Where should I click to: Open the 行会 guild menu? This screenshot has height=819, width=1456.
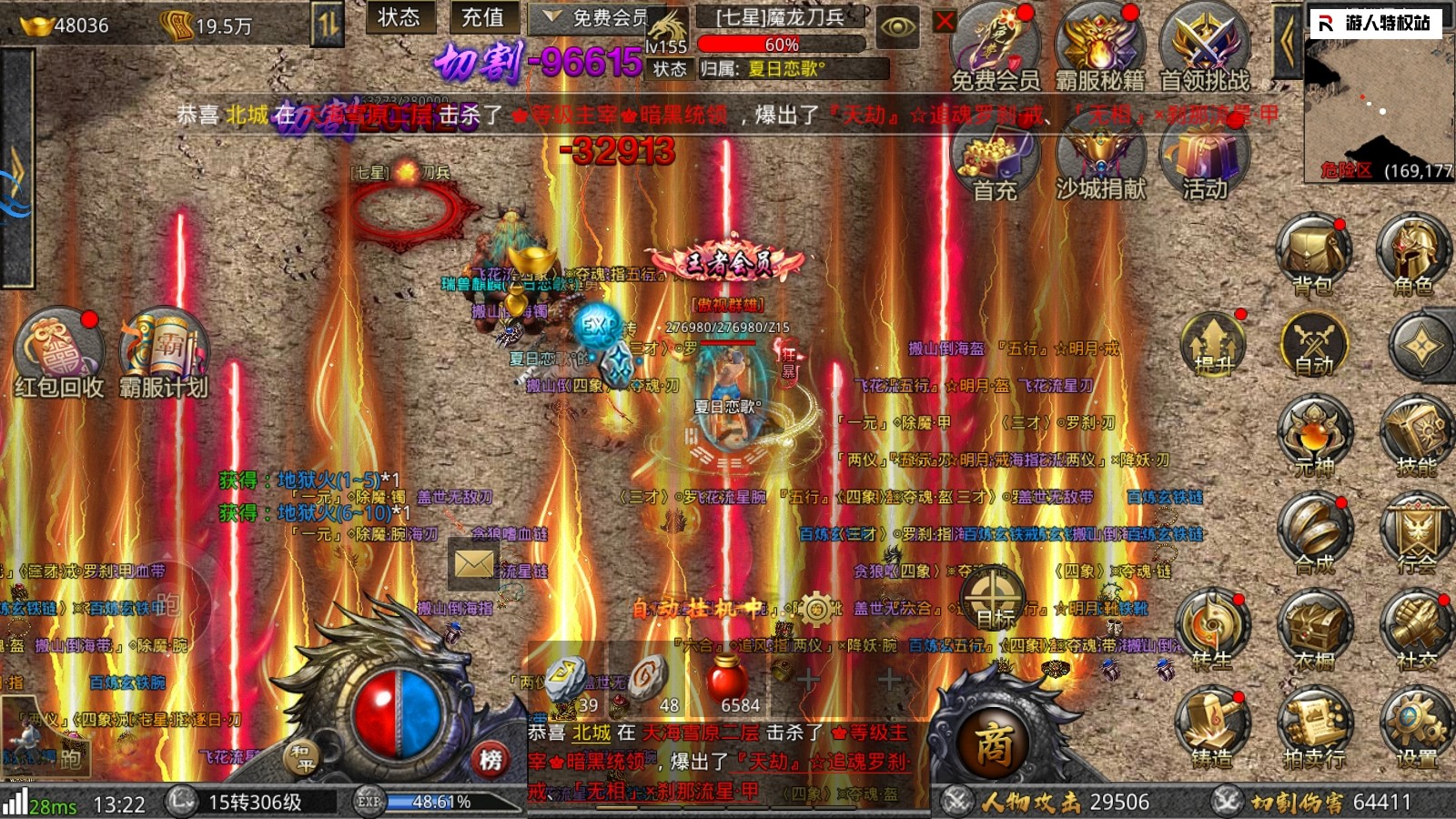(1415, 531)
